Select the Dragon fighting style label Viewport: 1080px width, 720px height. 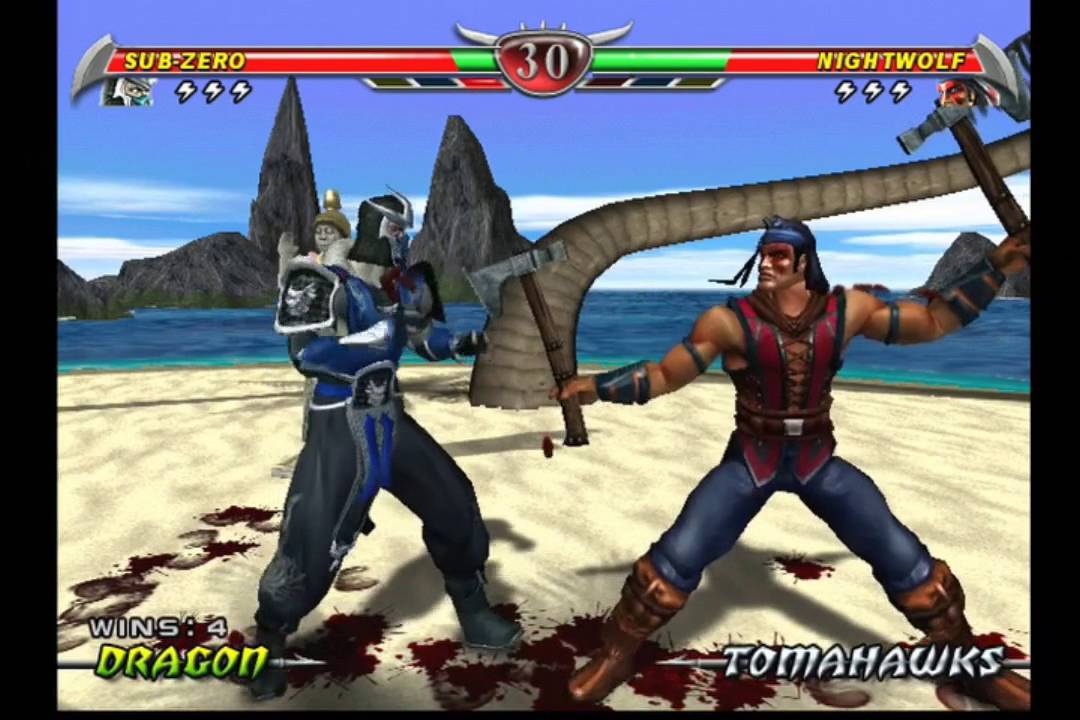pos(182,662)
